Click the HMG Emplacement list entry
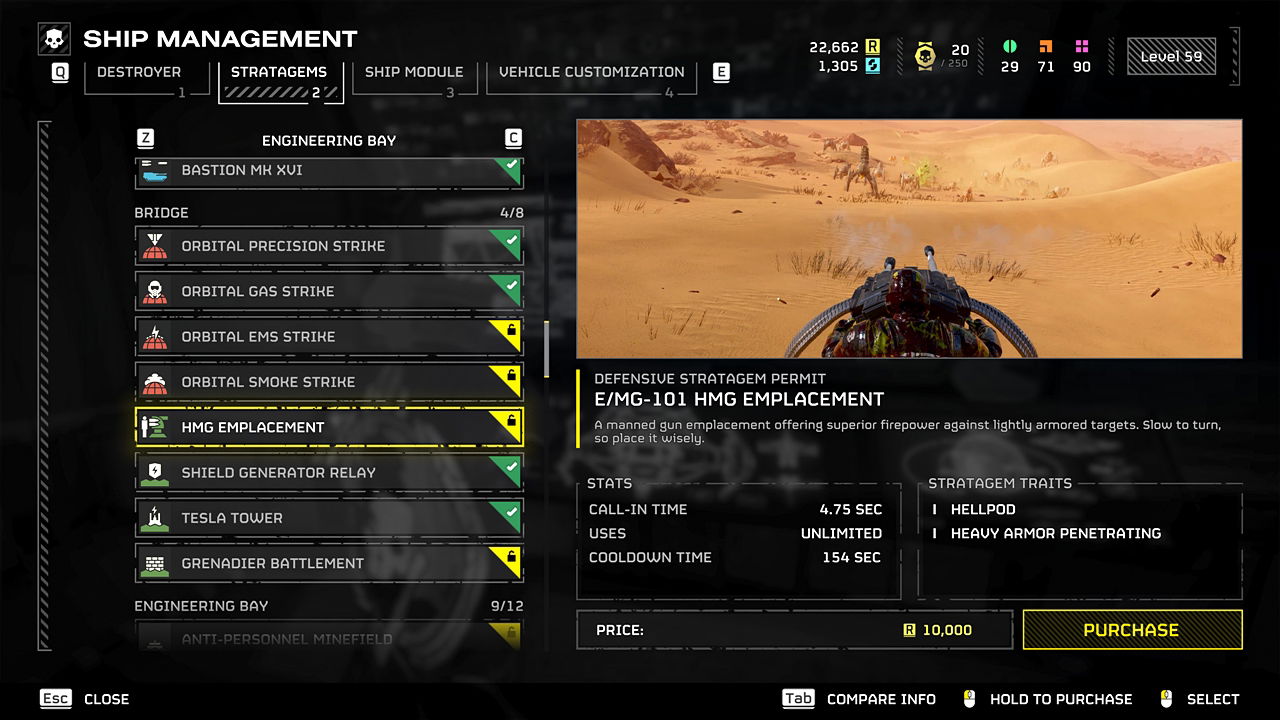The height and width of the screenshot is (720, 1280). pyautogui.click(x=328, y=427)
